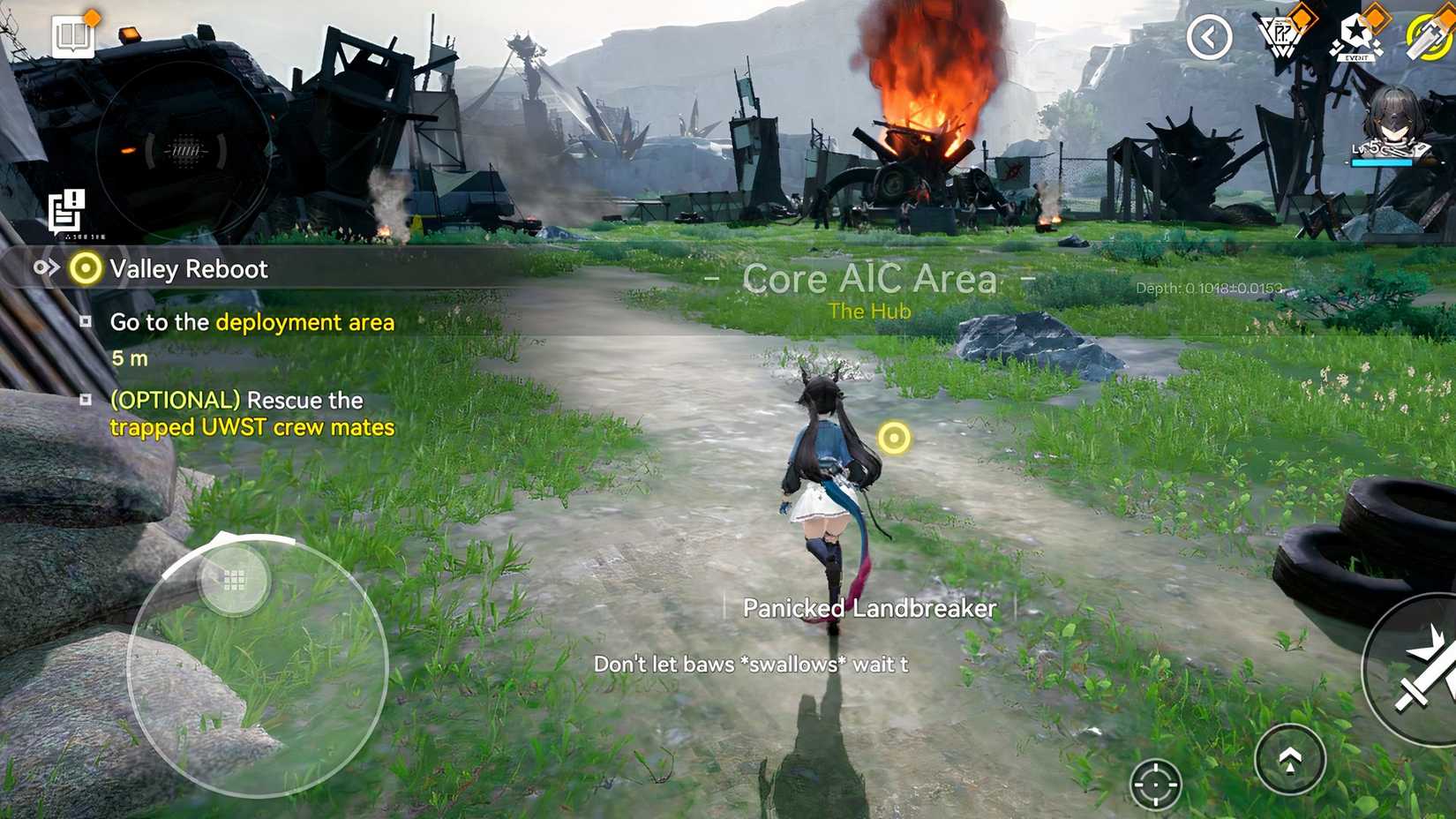
Task: Tap the yellow circular supply icon top-right
Action: coord(1430,37)
